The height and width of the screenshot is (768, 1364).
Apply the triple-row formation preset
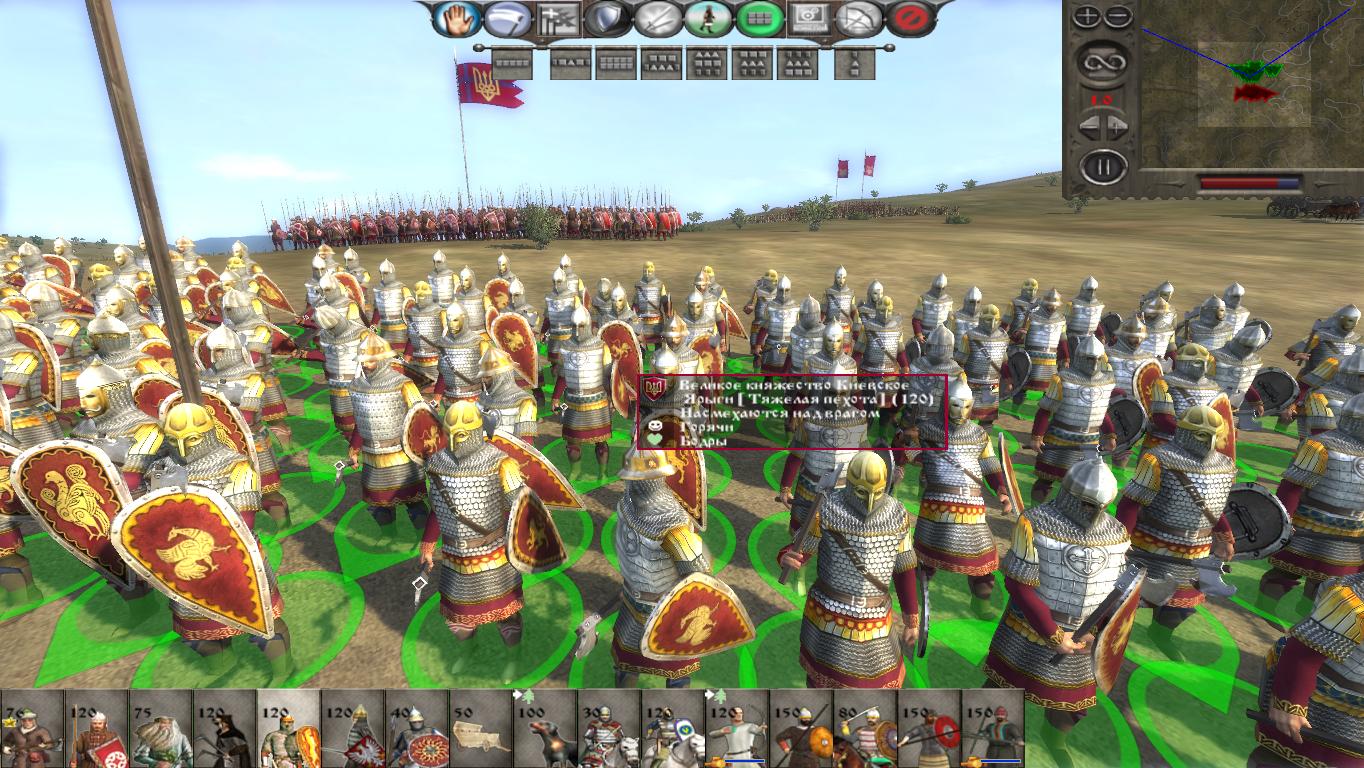coord(705,64)
